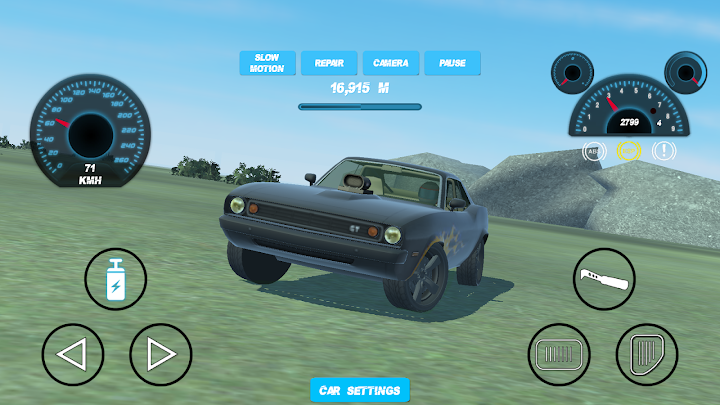Tap the Repair button
720x405 pixels.
pos(329,63)
